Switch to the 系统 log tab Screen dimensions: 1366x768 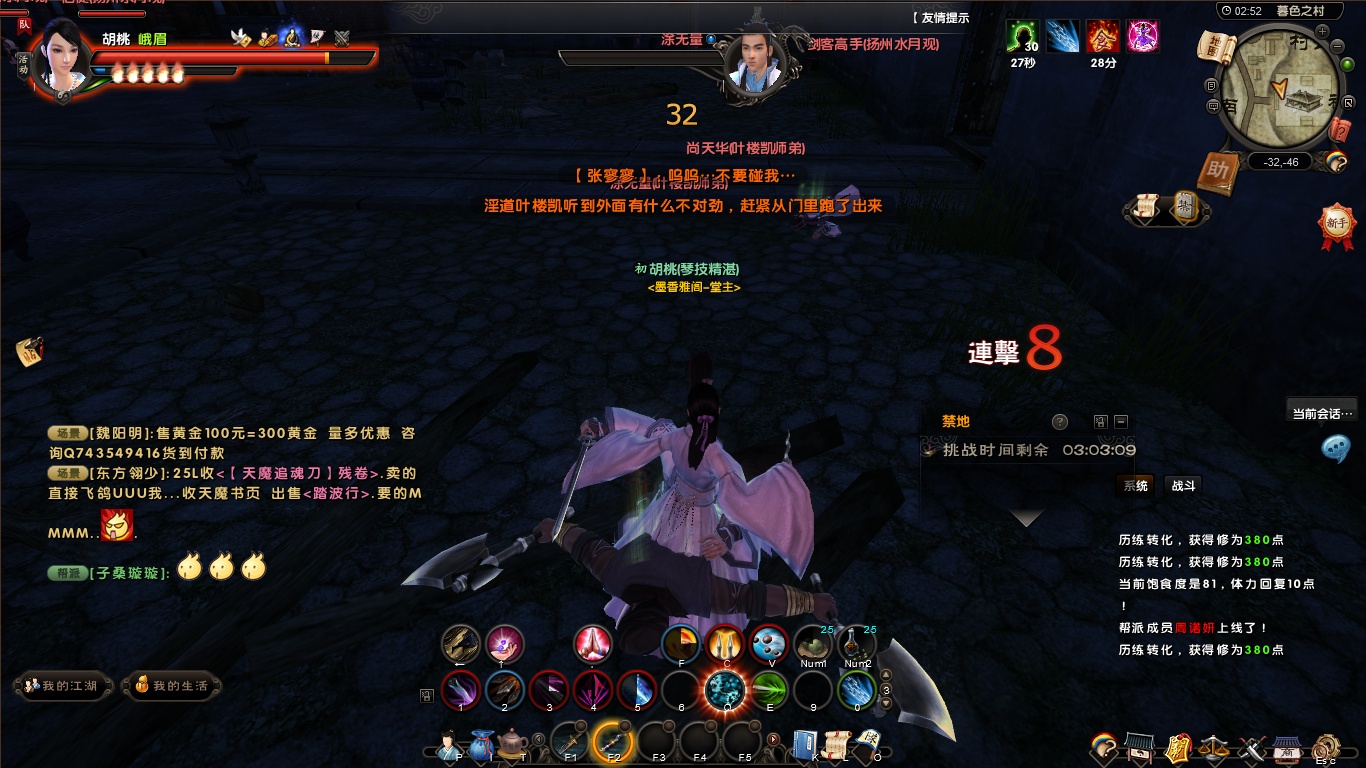pyautogui.click(x=1135, y=486)
